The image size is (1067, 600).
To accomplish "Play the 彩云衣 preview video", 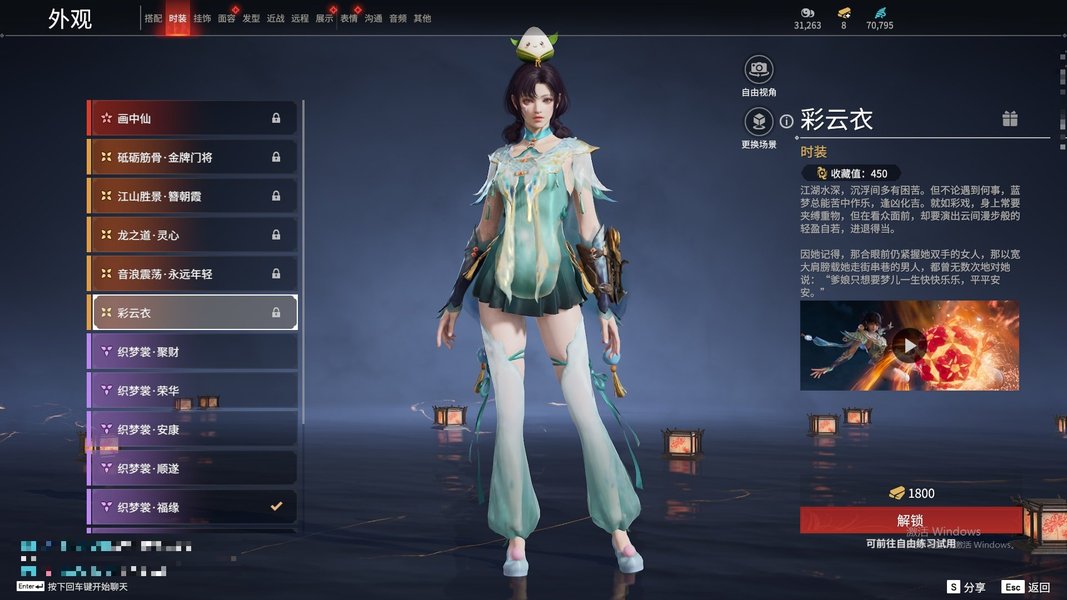I will 908,346.
